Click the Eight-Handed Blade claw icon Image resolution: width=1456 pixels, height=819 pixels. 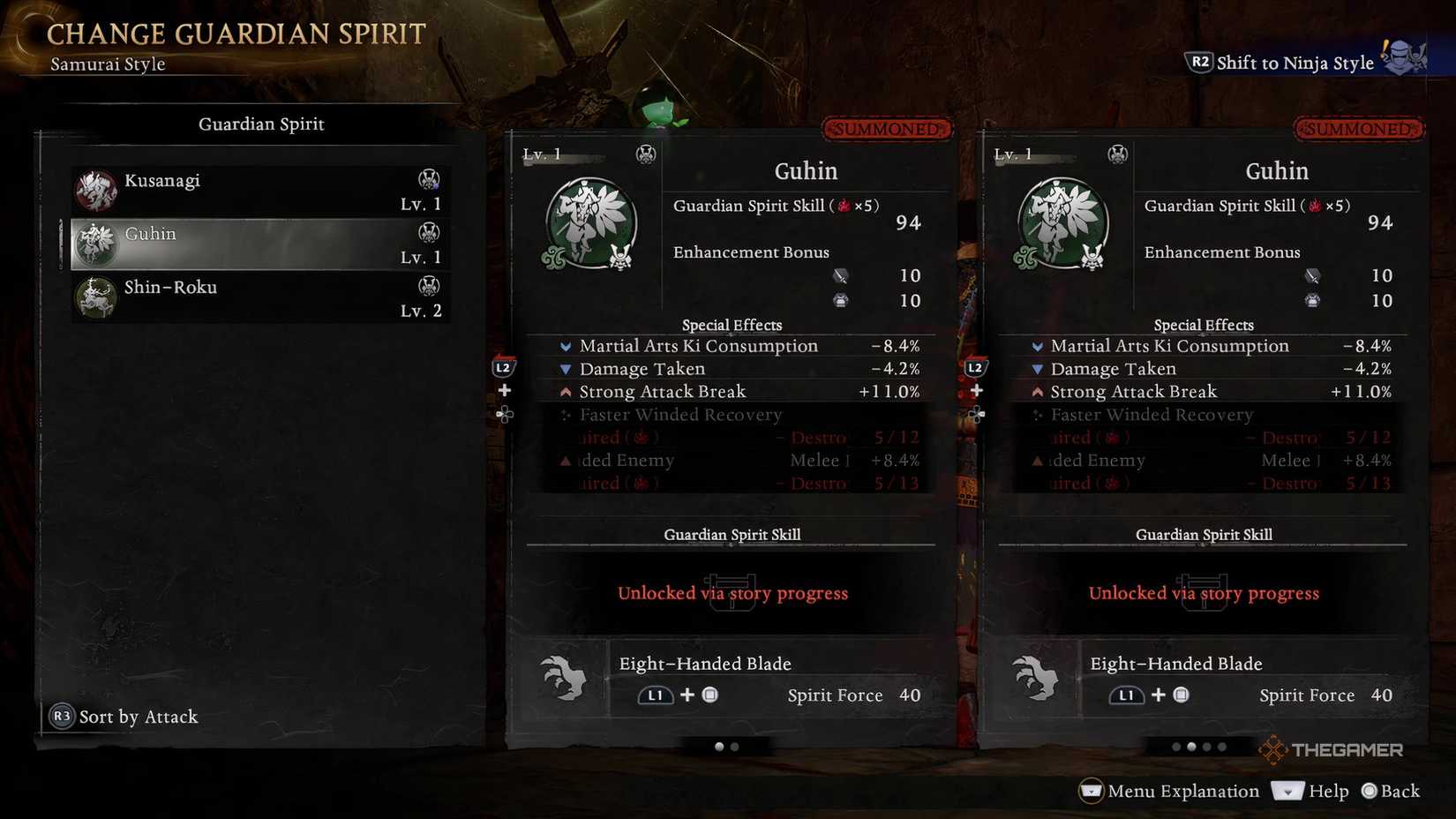pyautogui.click(x=565, y=678)
